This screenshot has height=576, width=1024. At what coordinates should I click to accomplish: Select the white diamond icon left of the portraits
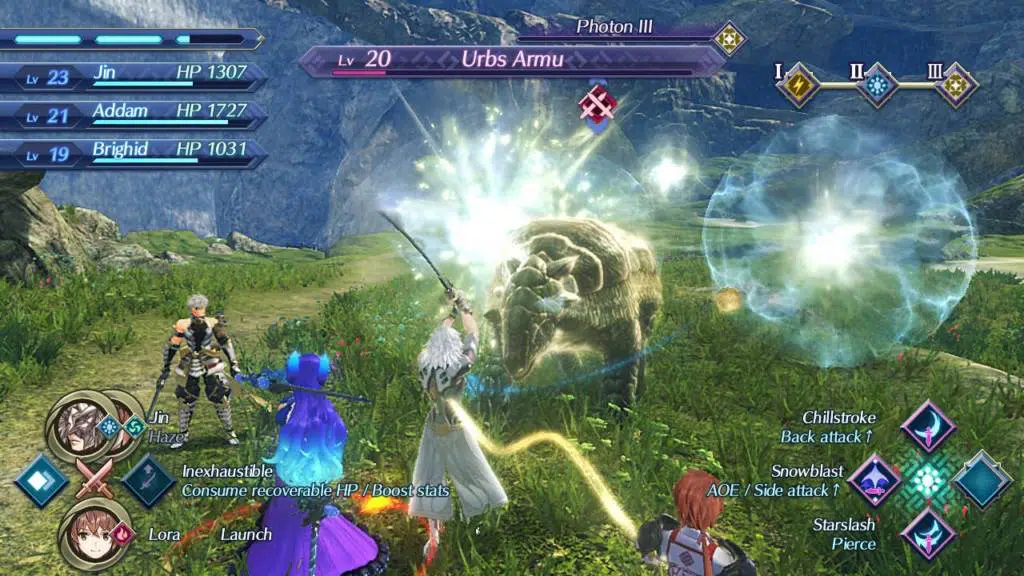tap(42, 480)
